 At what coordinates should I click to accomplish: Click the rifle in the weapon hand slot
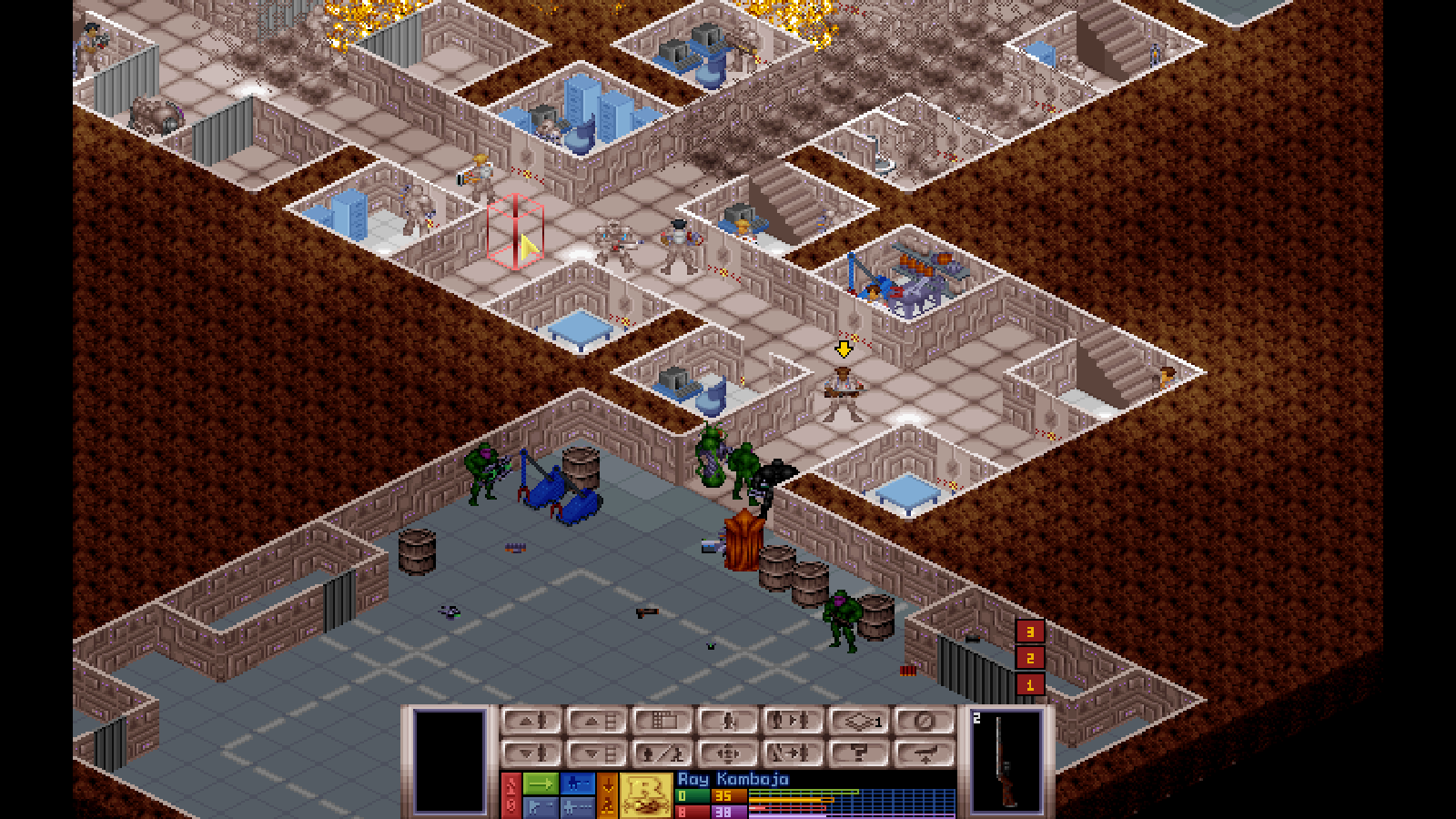[x=1008, y=764]
